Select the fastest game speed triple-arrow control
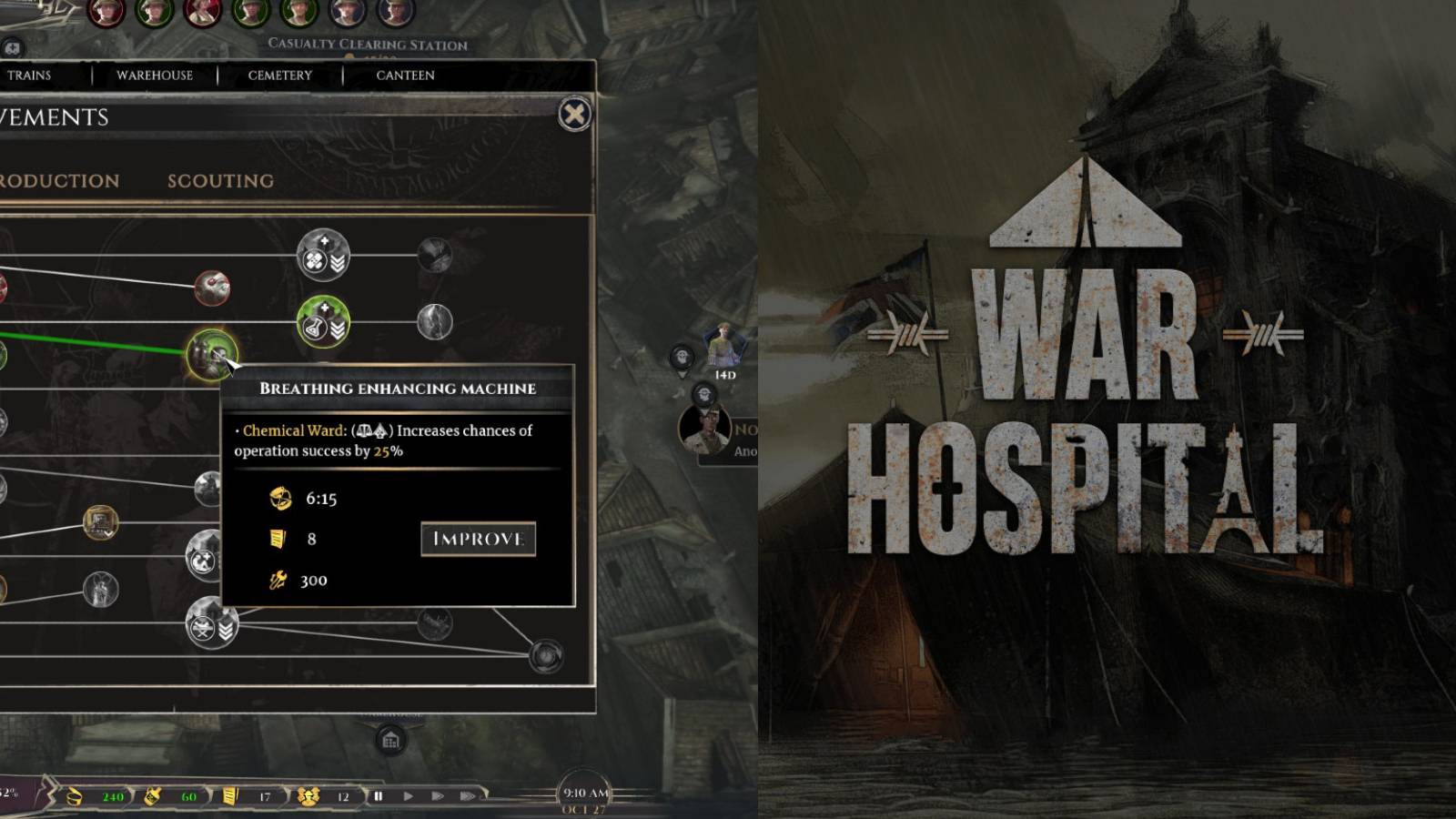The height and width of the screenshot is (819, 1456). [x=468, y=795]
